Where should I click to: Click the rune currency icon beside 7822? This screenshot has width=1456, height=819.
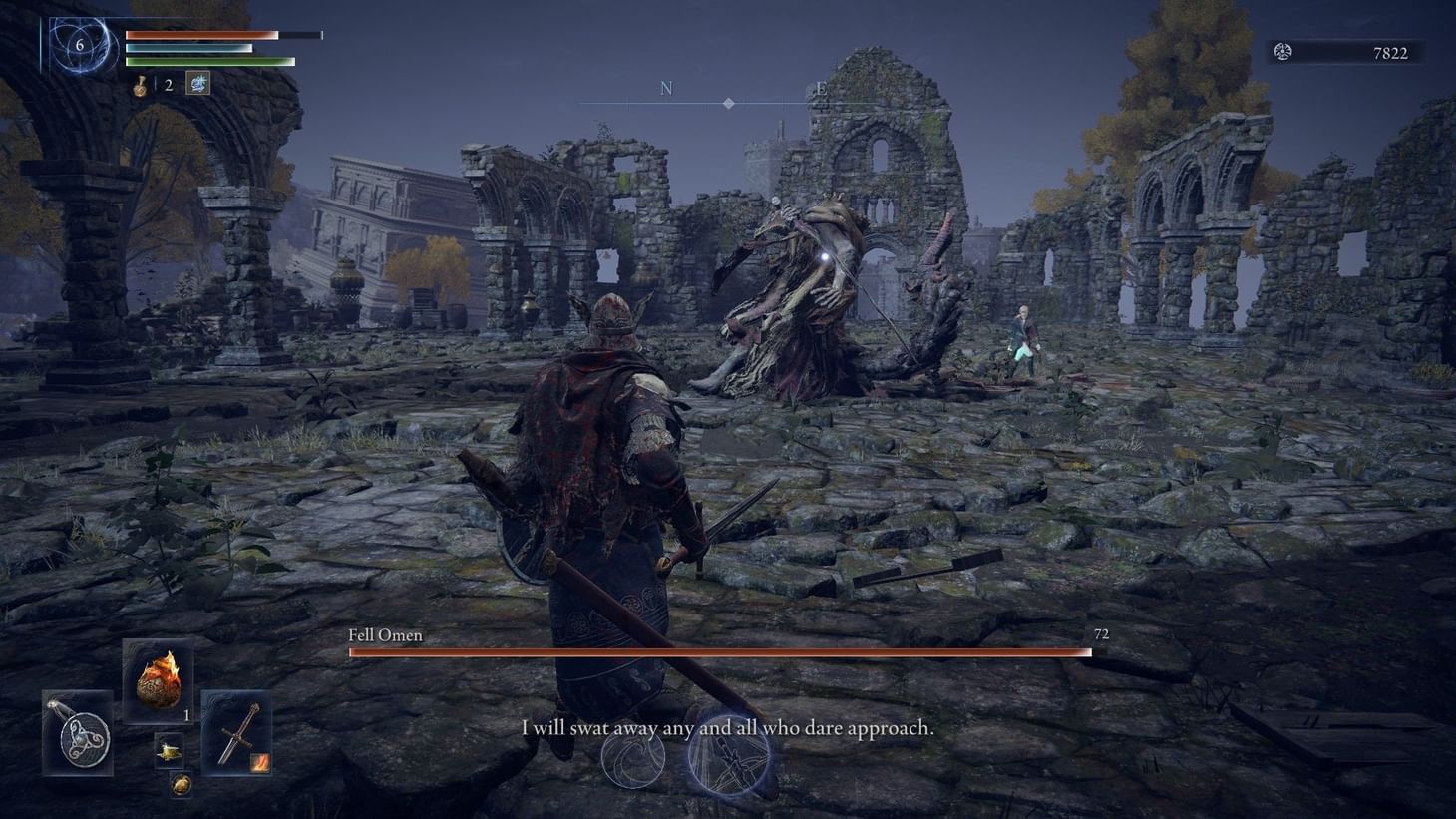pos(1281,51)
